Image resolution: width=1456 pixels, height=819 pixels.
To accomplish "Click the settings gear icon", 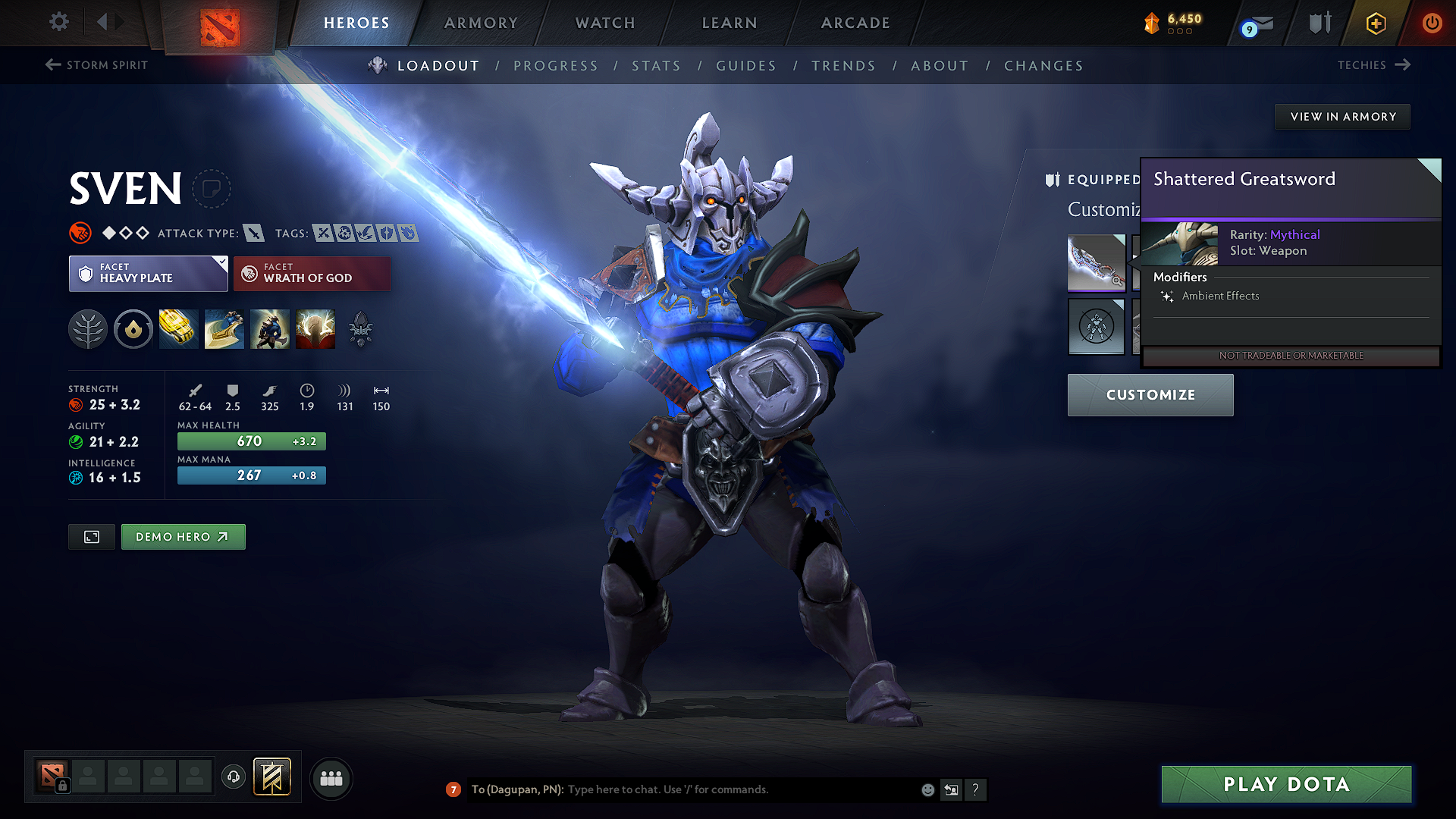I will click(58, 22).
